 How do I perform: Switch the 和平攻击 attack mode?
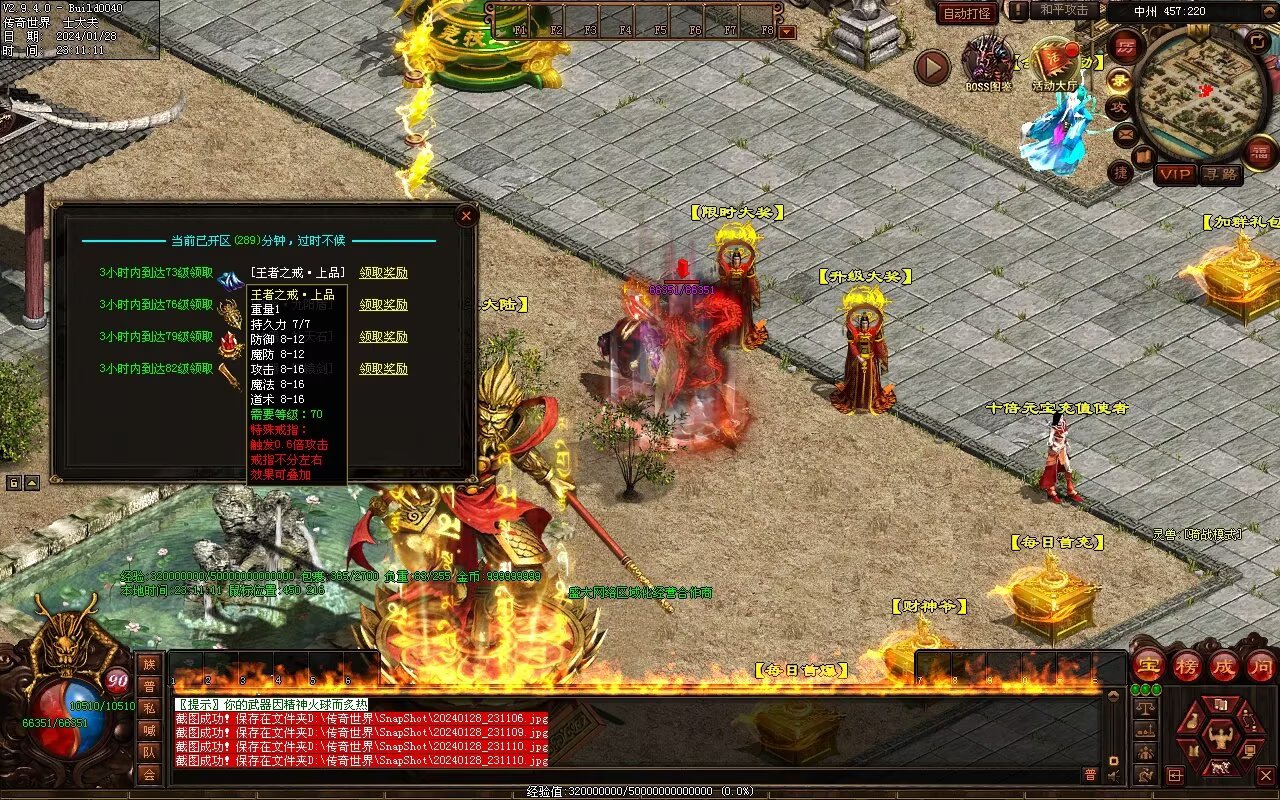(1063, 10)
